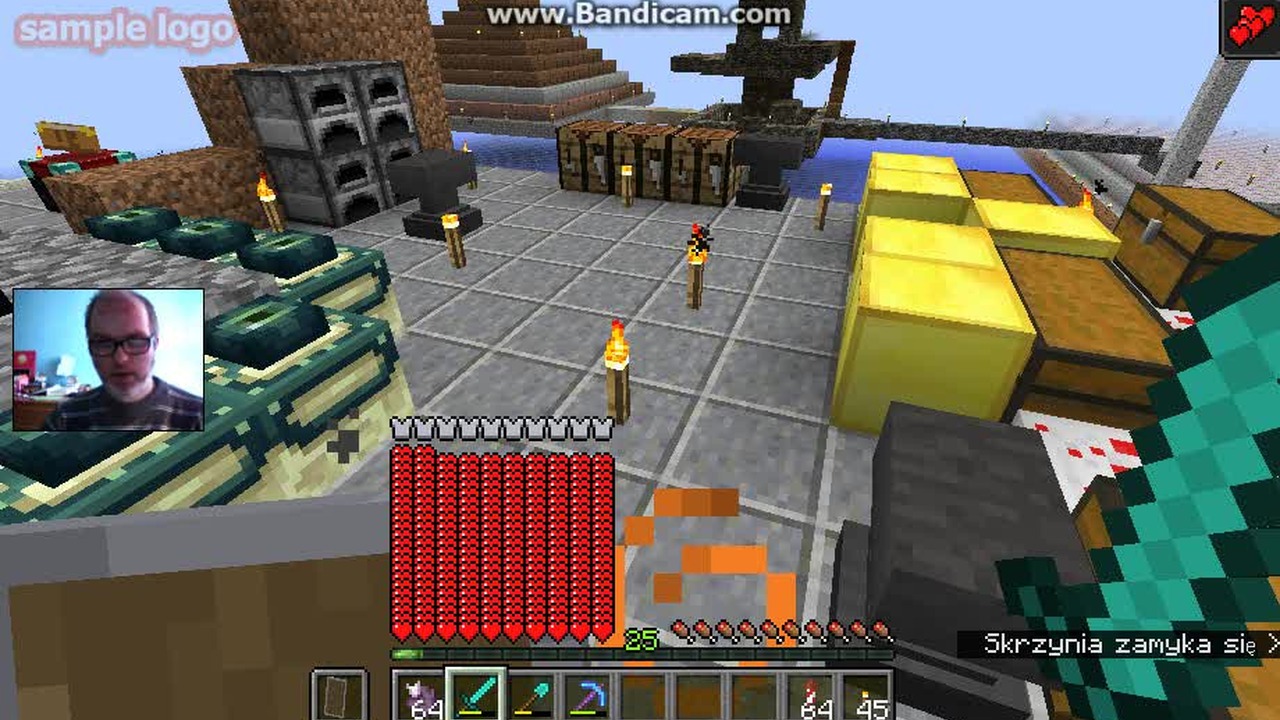The height and width of the screenshot is (720, 1280).
Task: Click the webcam overlay of the streamer
Action: click(109, 360)
